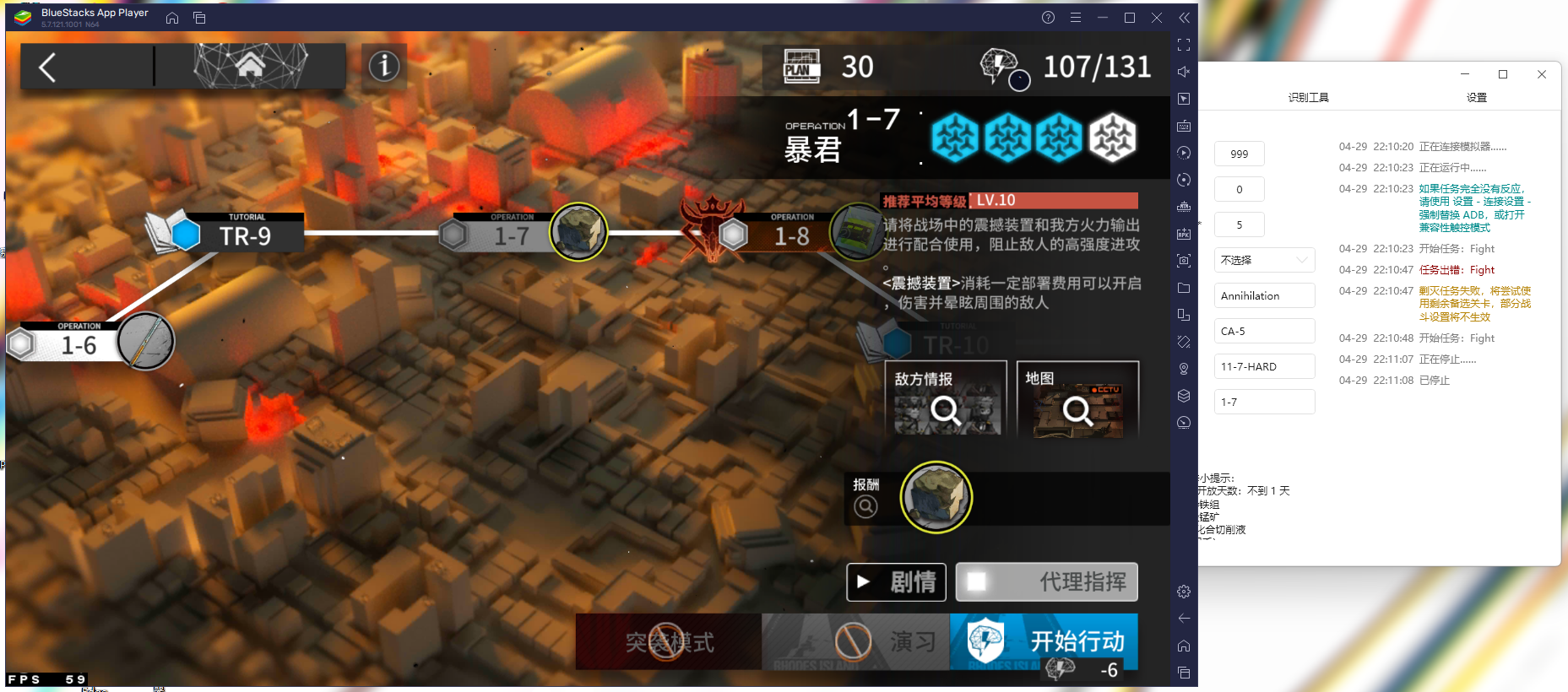
Task: View the 报酬 reward item thumbnail
Action: pyautogui.click(x=936, y=498)
